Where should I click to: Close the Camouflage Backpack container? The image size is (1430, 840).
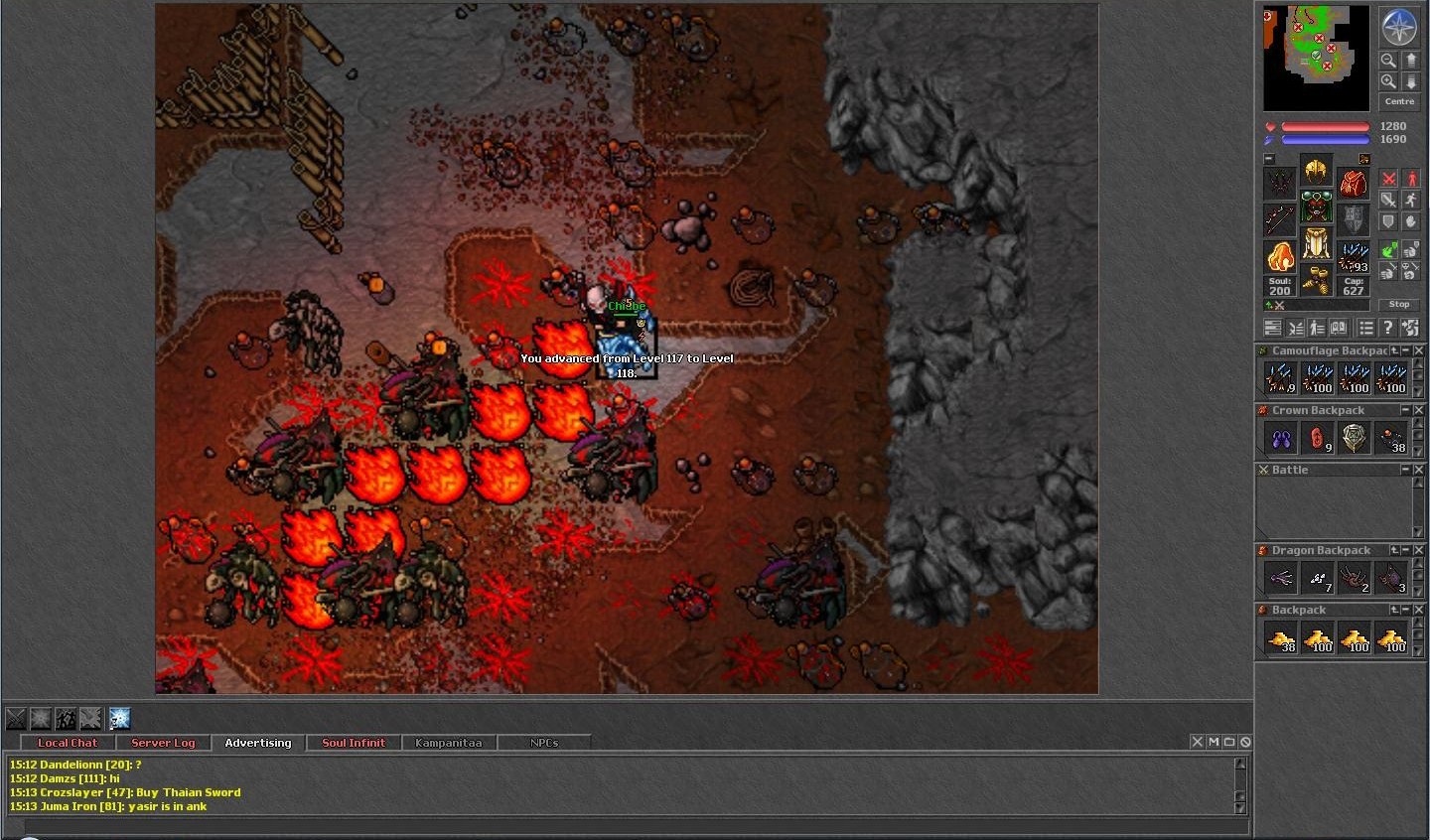(x=1419, y=350)
